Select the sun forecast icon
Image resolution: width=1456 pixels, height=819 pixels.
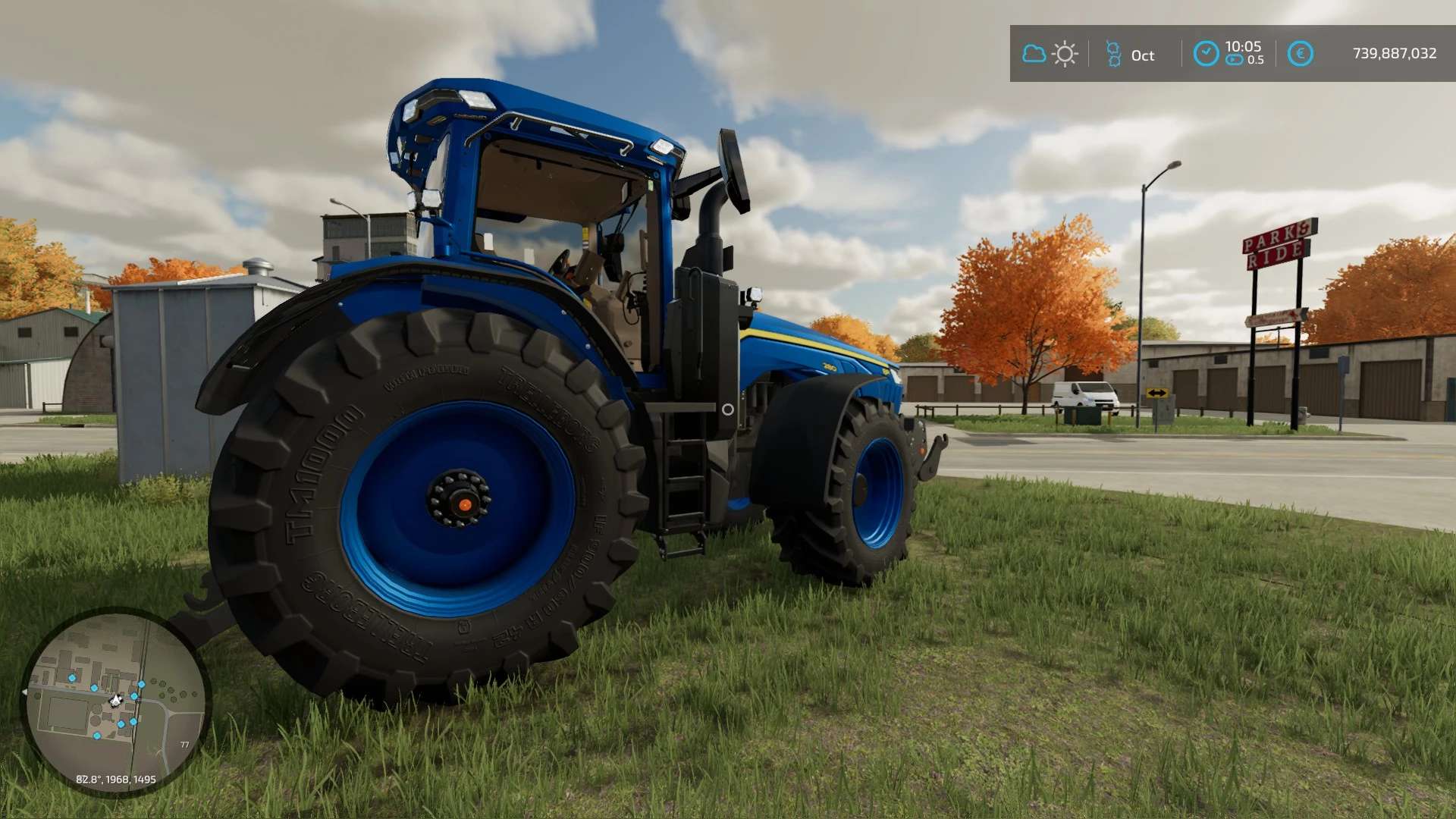point(1065,54)
